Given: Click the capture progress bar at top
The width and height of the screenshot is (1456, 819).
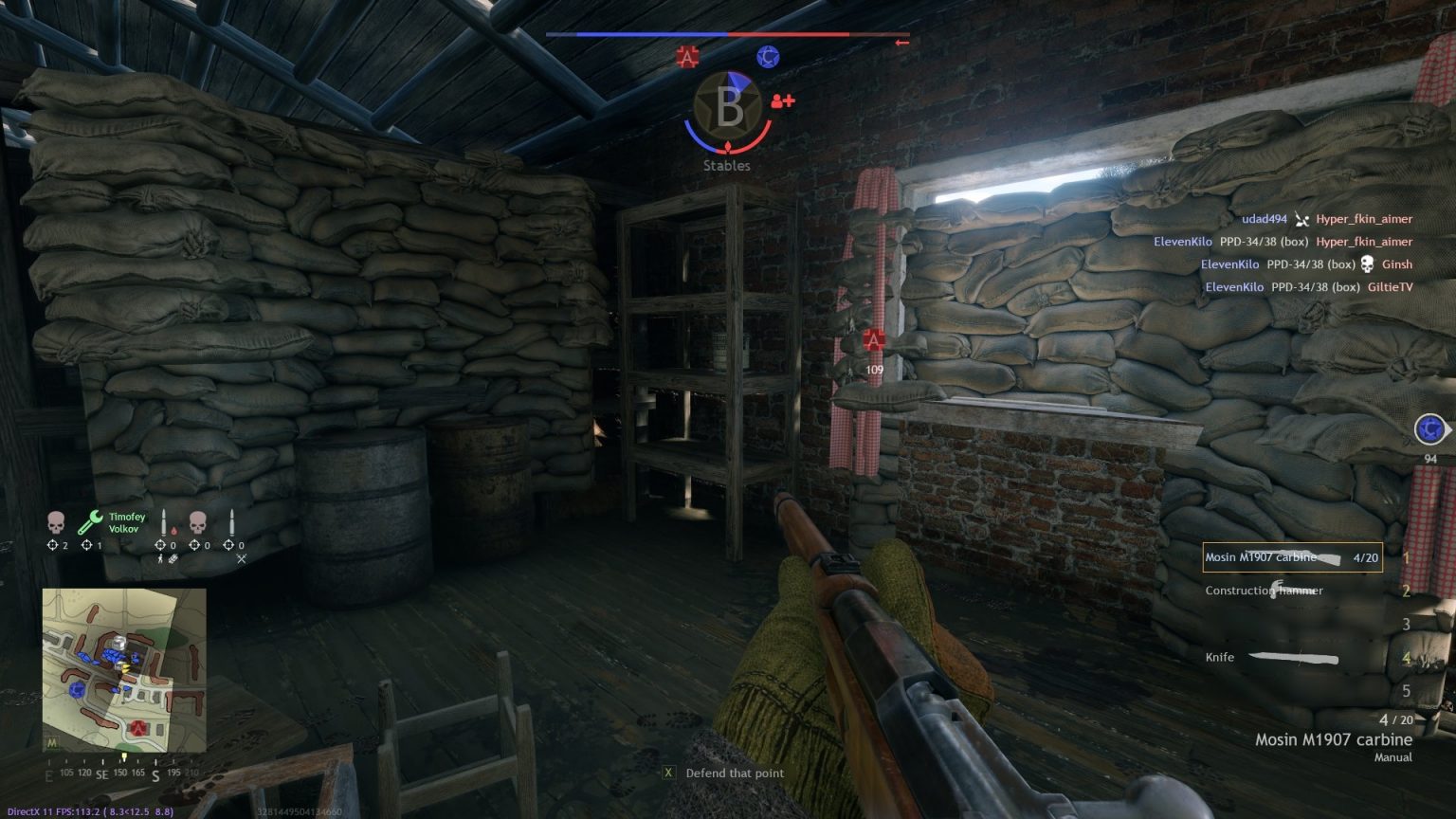Looking at the screenshot, I should coord(727,34).
